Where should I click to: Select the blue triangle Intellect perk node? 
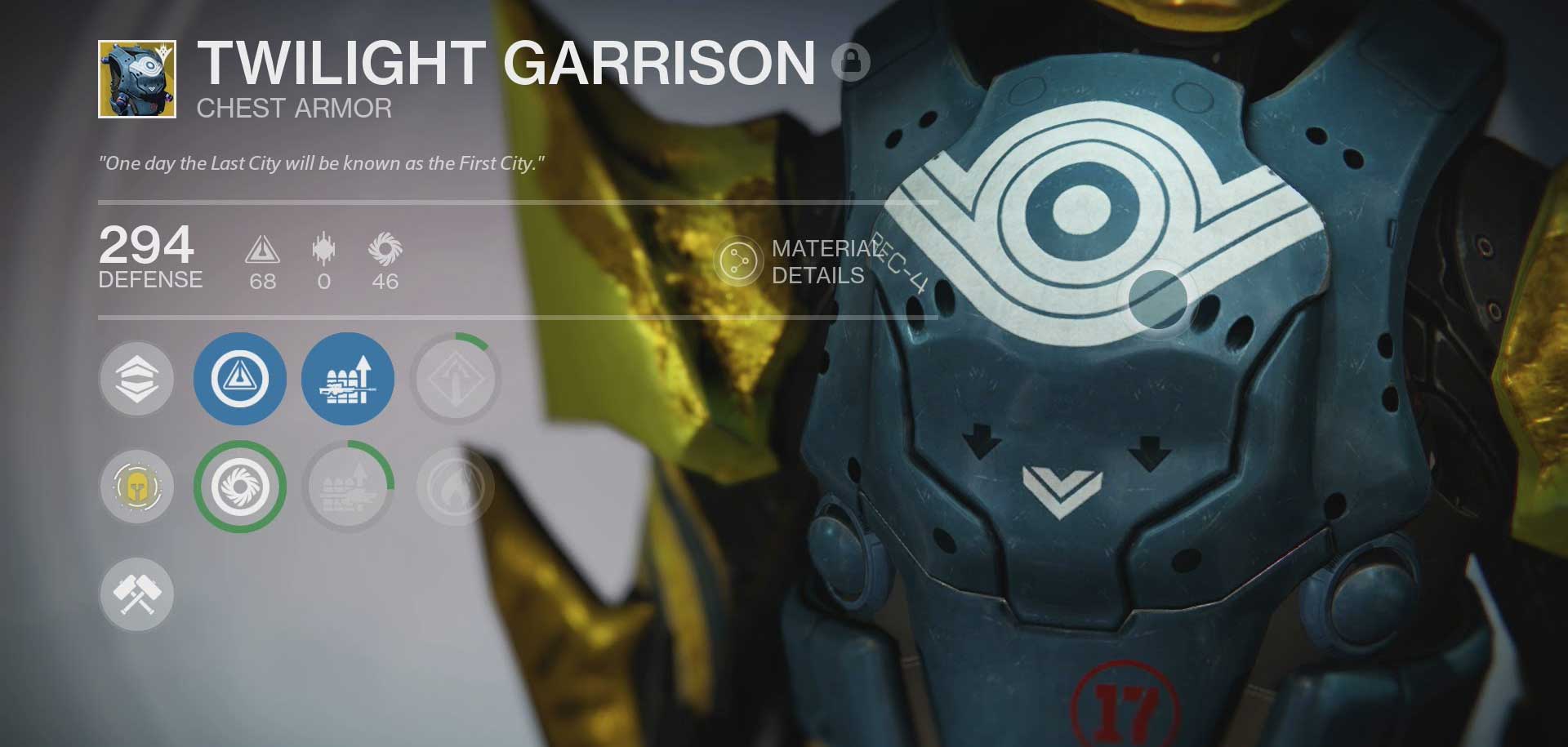[239, 379]
